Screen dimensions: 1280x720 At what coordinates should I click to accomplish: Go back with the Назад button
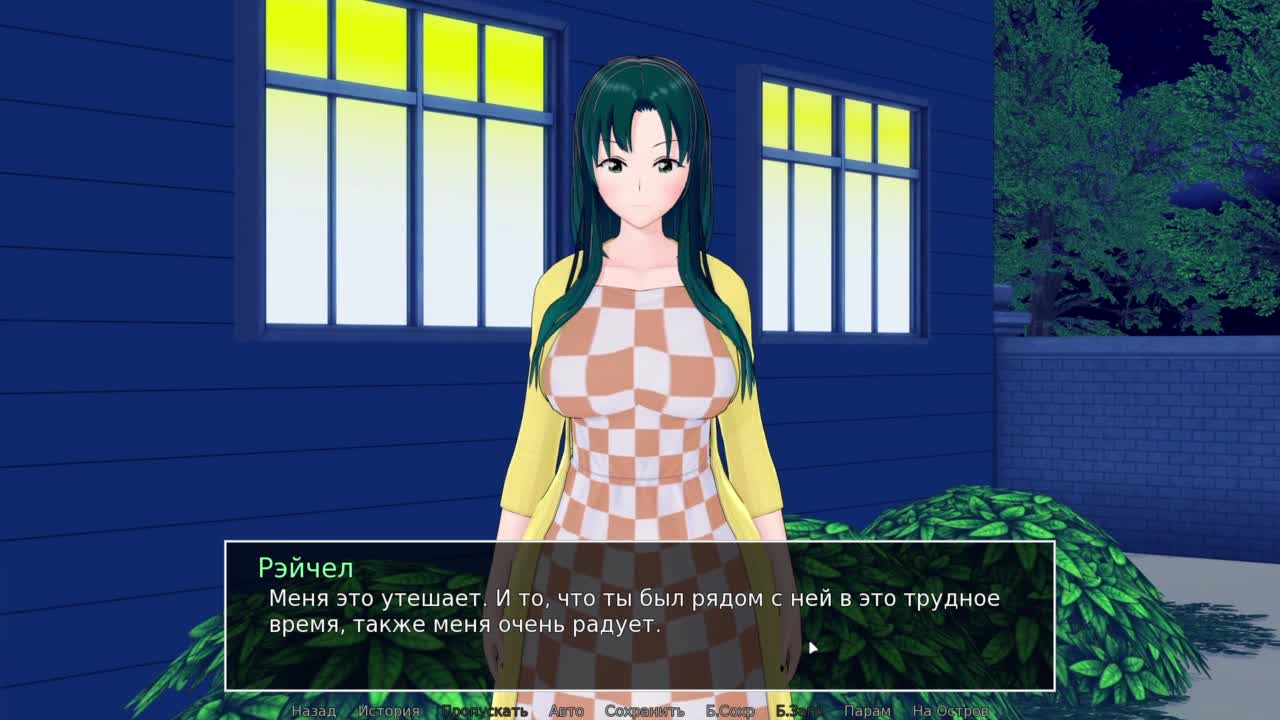[x=313, y=711]
